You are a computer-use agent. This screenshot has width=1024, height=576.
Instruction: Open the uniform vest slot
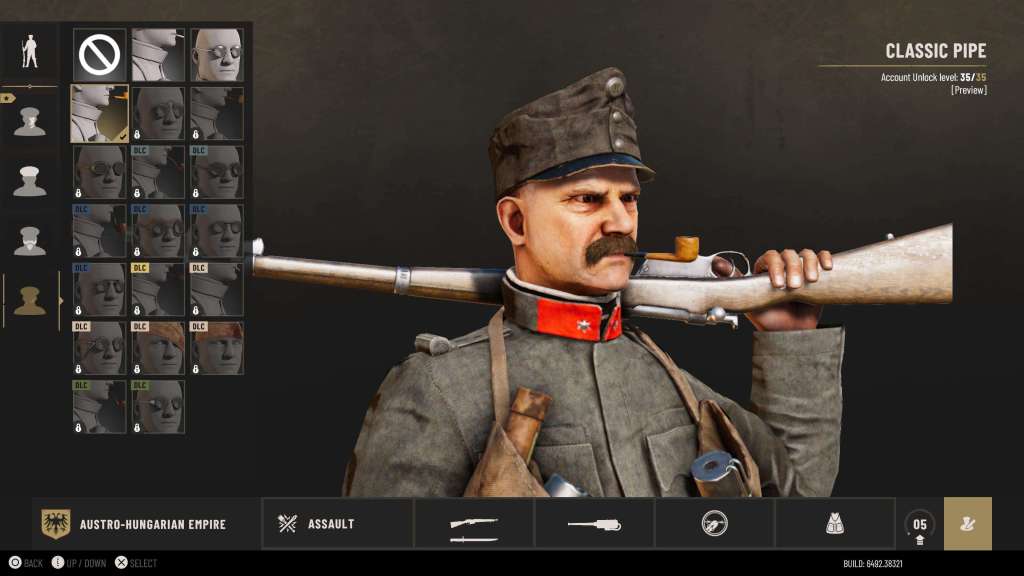tap(834, 523)
